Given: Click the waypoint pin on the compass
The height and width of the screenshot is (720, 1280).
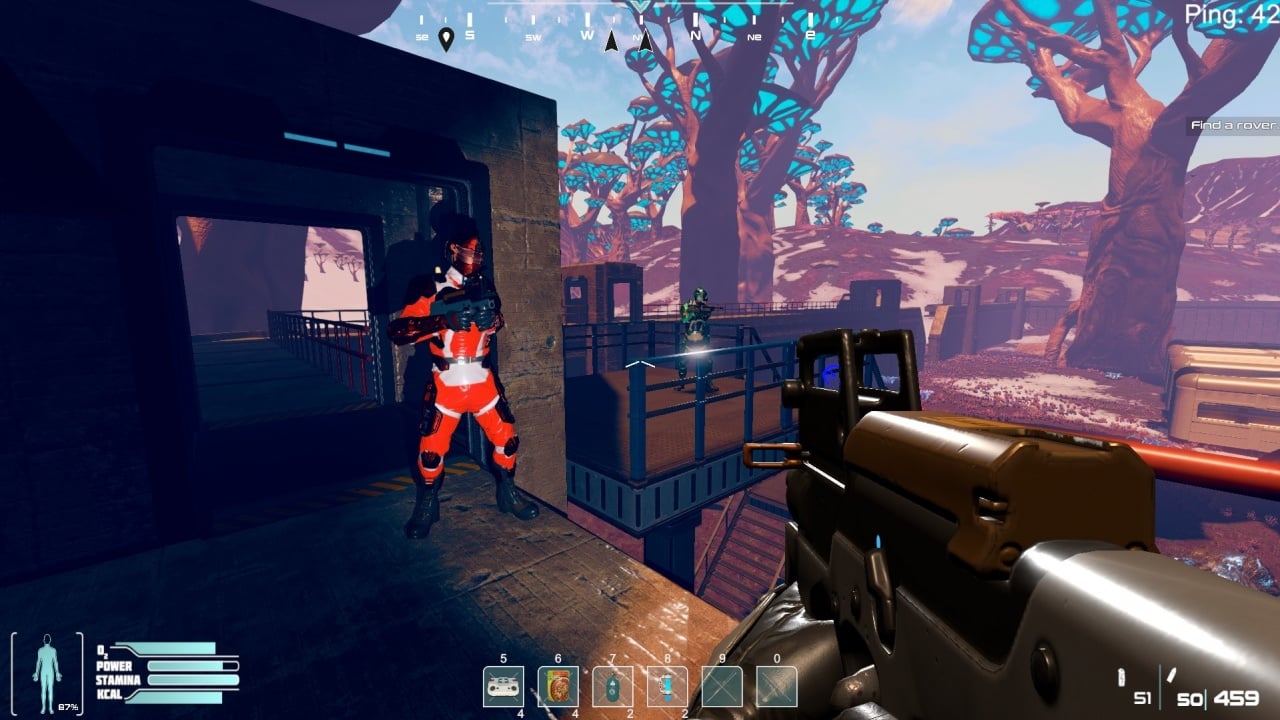Looking at the screenshot, I should [x=446, y=39].
